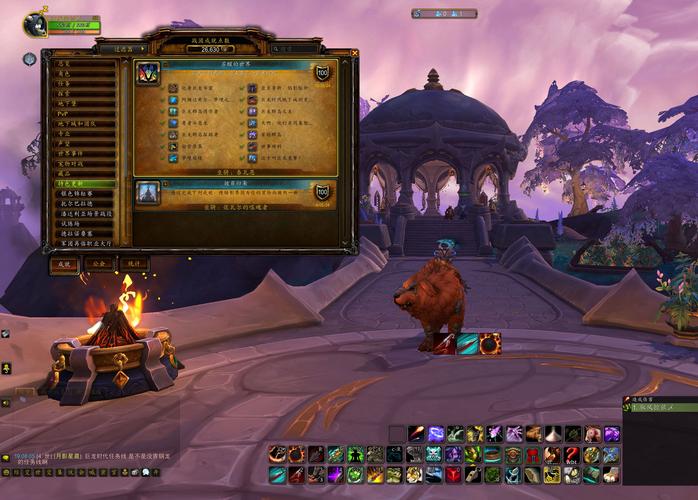This screenshot has width=698, height=500.
Task: Open the chat speech bubble button
Action: pos(5,458)
